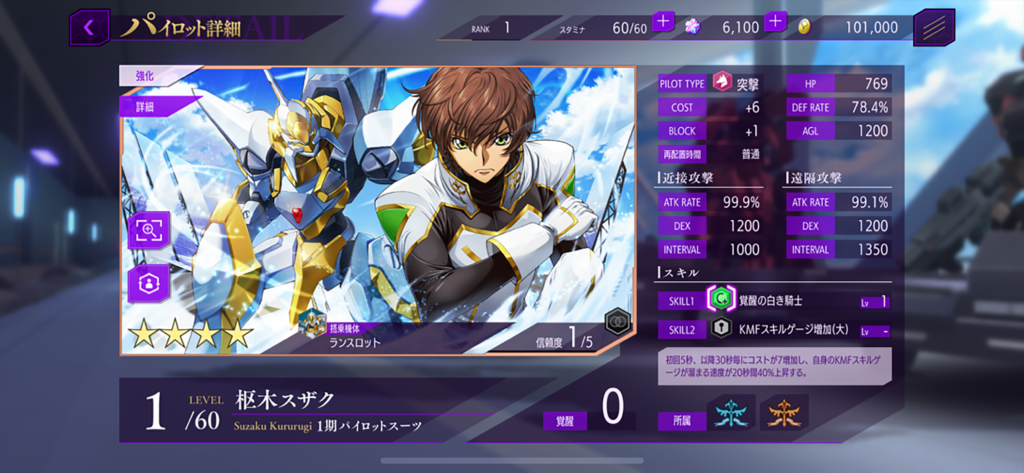Select the SKILL2 KMFスキルゲージ増加 icon

(x=720, y=329)
